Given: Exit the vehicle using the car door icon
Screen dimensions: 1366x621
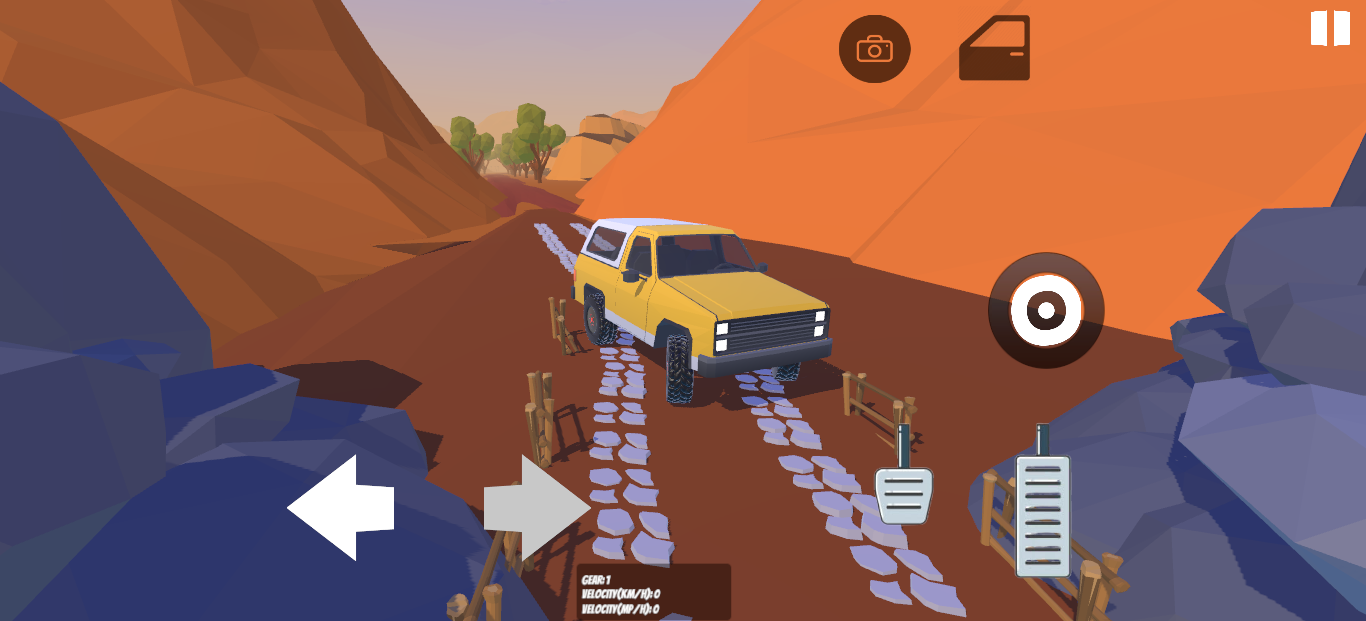Looking at the screenshot, I should [994, 48].
